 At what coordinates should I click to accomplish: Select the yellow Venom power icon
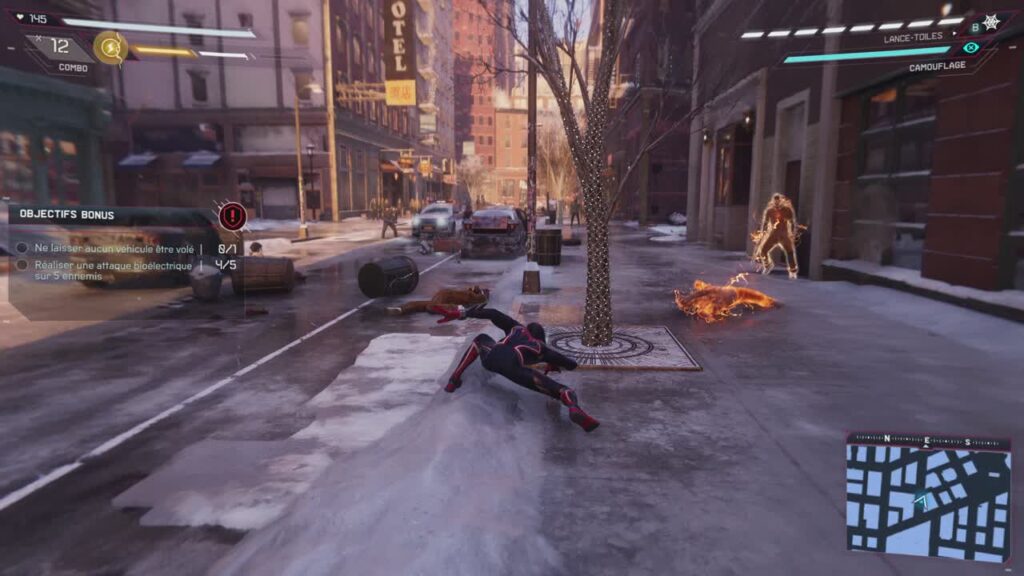pyautogui.click(x=109, y=47)
